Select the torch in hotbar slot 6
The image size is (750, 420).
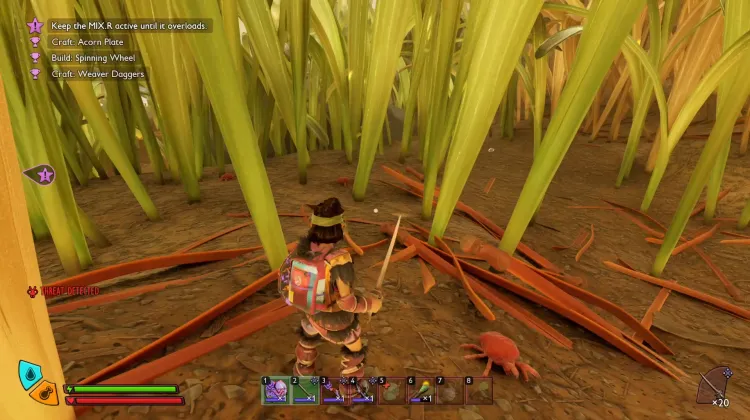pyautogui.click(x=420, y=390)
